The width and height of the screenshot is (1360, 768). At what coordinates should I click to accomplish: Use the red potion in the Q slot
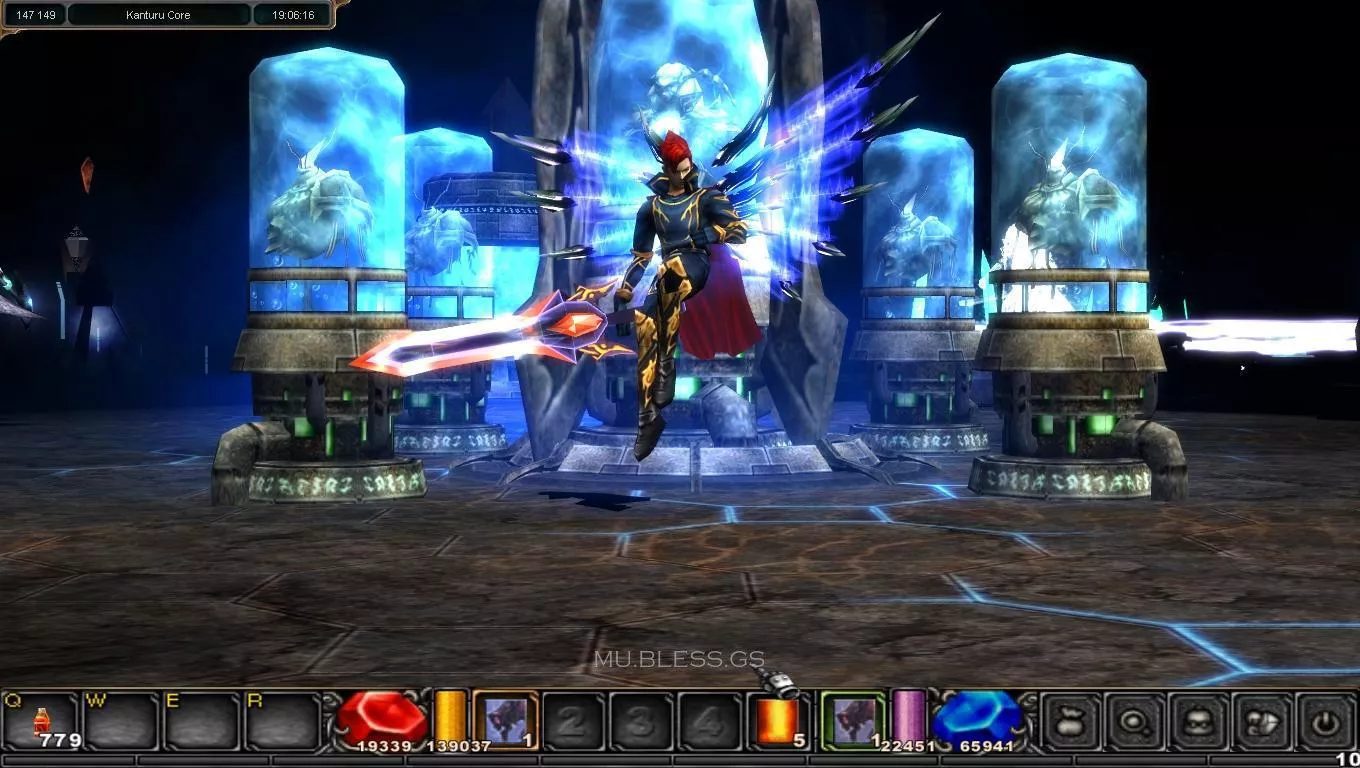pyautogui.click(x=41, y=721)
